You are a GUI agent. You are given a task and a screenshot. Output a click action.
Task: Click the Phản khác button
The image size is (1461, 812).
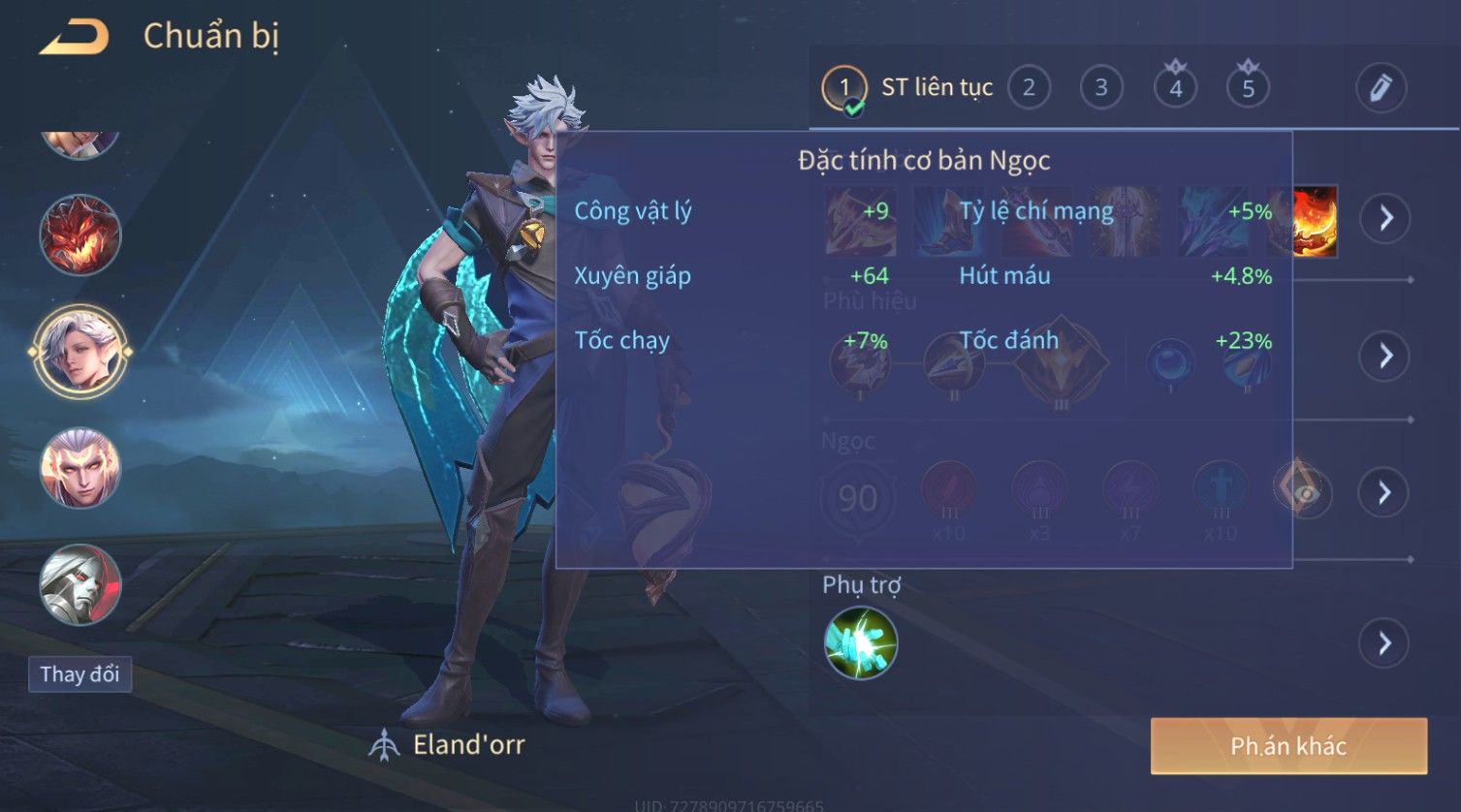coord(1288,746)
